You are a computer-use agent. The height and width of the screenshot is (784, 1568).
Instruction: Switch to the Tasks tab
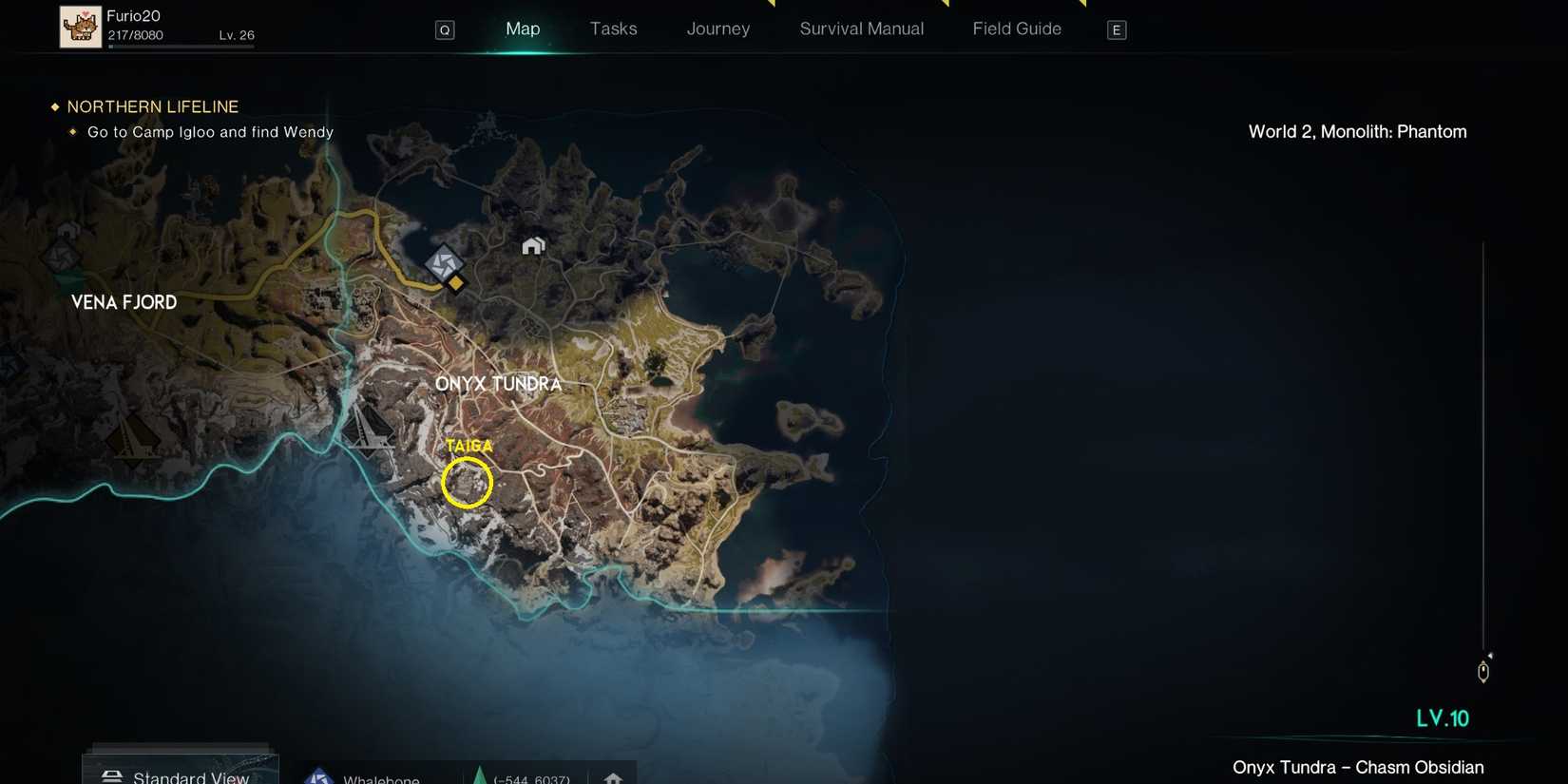[x=613, y=29]
